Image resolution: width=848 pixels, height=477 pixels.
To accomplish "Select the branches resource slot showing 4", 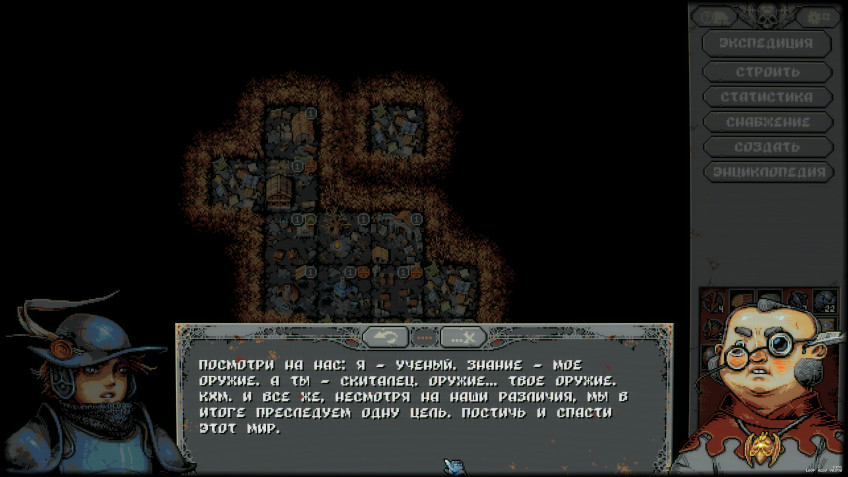I will click(x=714, y=301).
